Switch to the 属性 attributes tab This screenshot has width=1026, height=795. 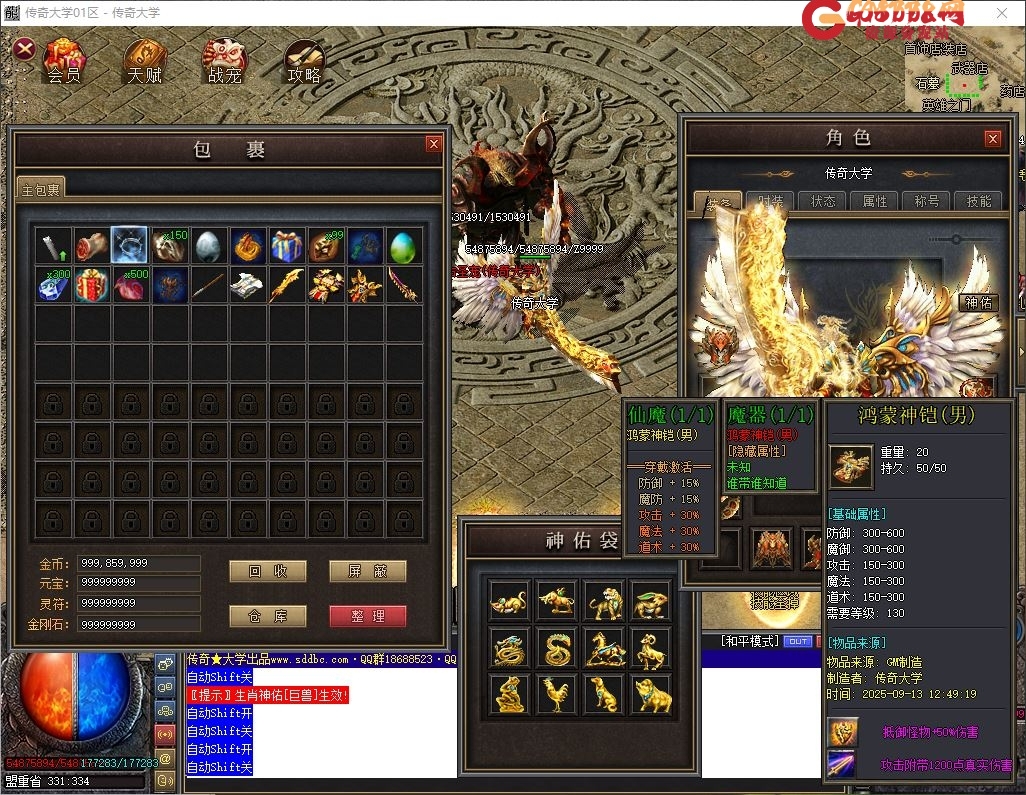(875, 201)
